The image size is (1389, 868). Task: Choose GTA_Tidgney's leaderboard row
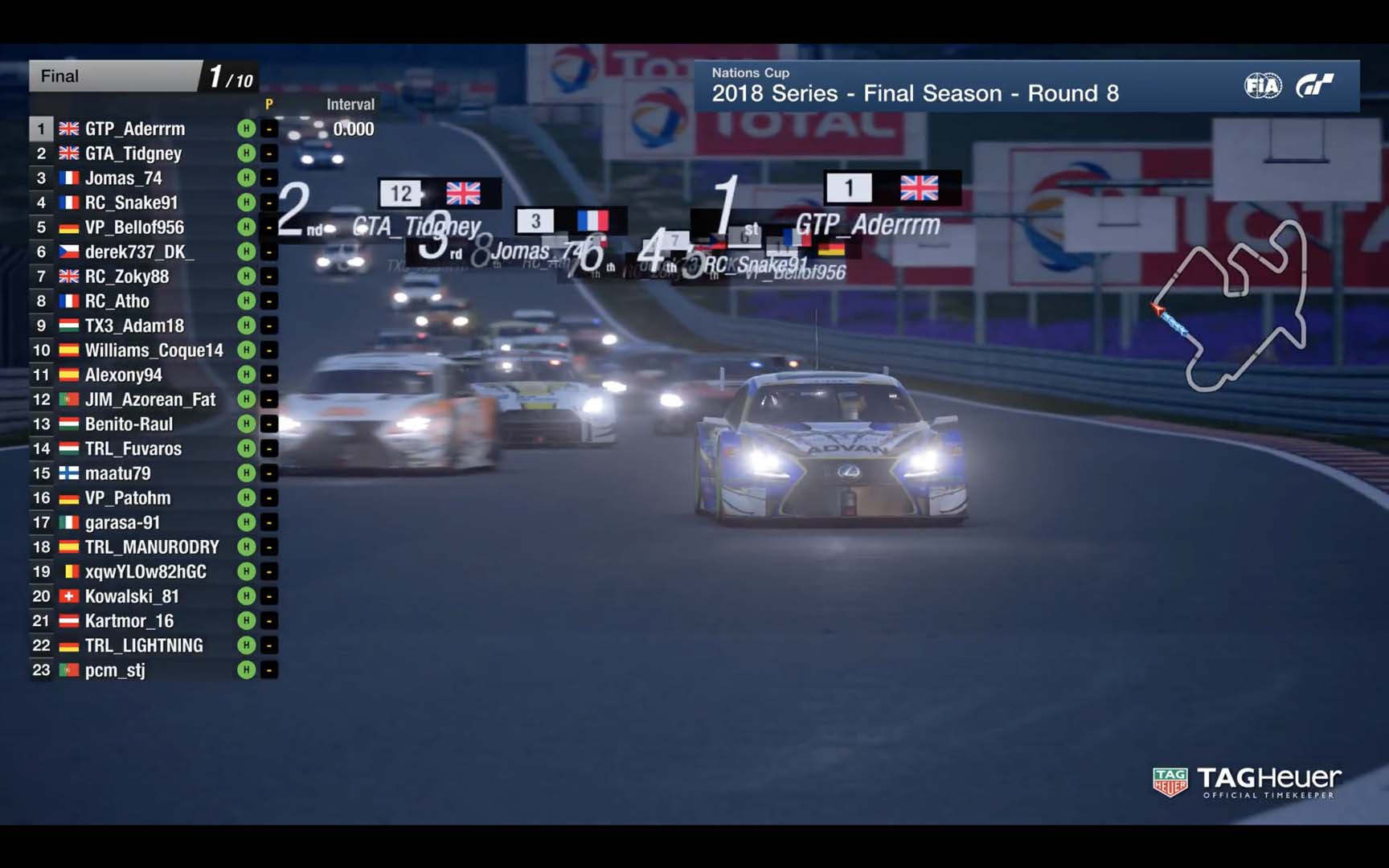[x=133, y=154]
